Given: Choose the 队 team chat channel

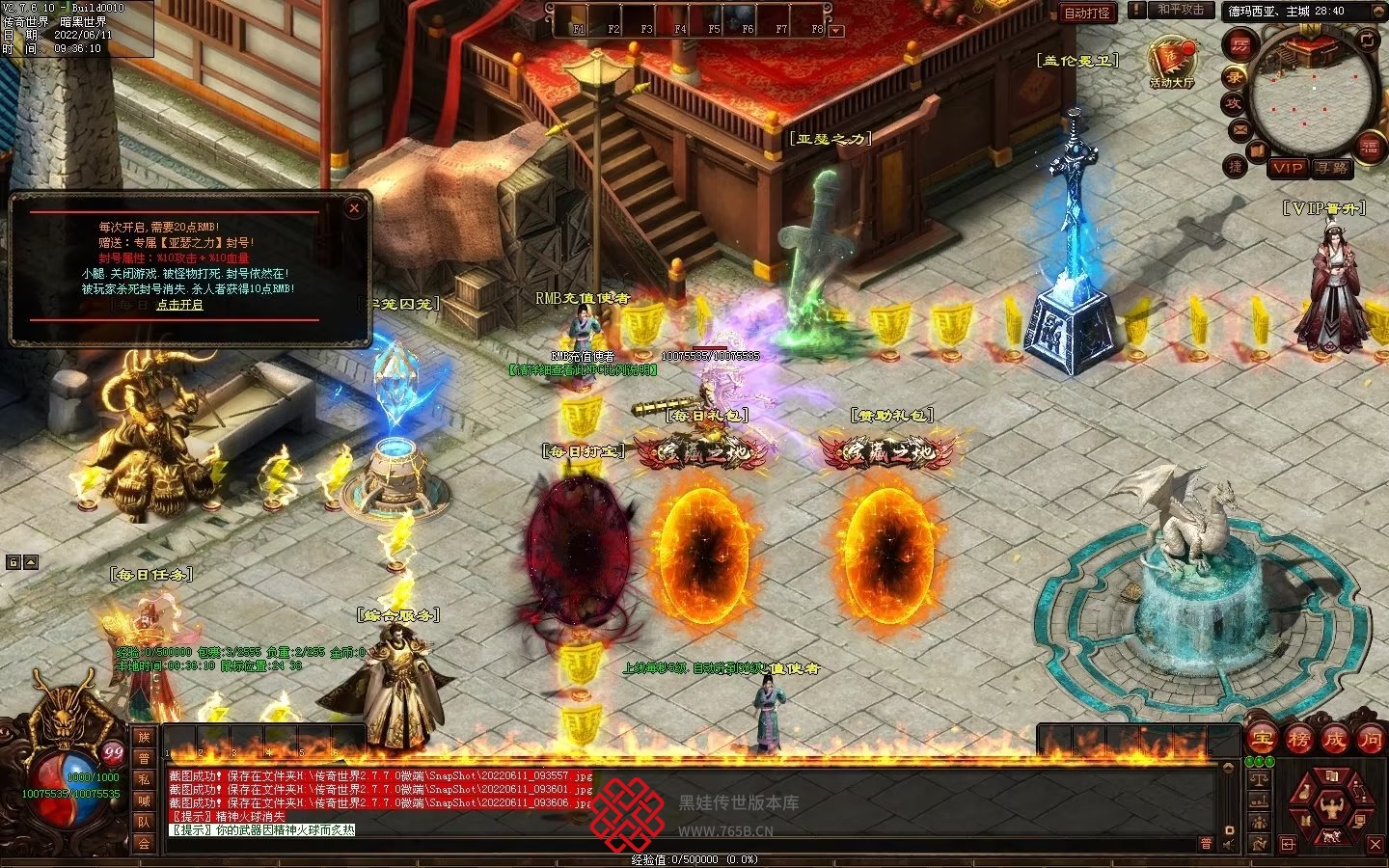Looking at the screenshot, I should (x=144, y=822).
